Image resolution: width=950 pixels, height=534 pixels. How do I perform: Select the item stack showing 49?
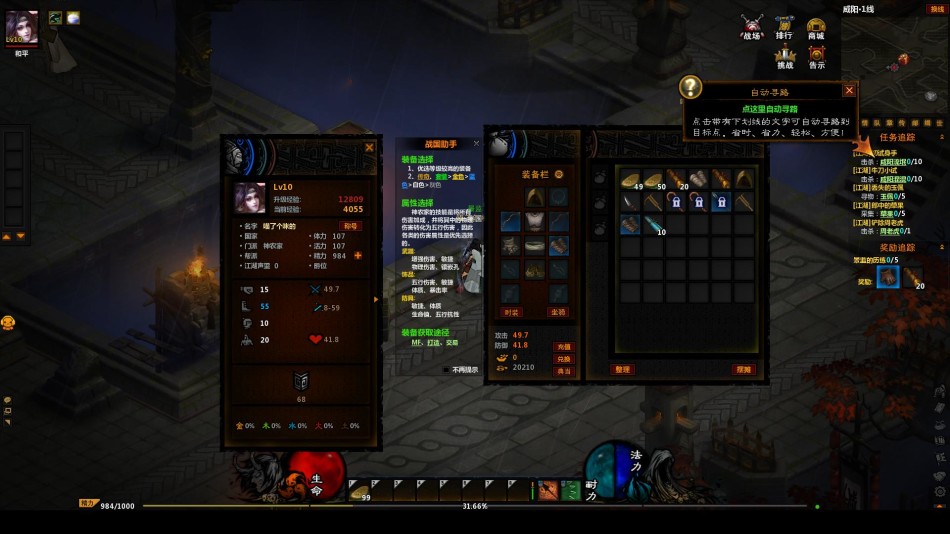tap(631, 180)
